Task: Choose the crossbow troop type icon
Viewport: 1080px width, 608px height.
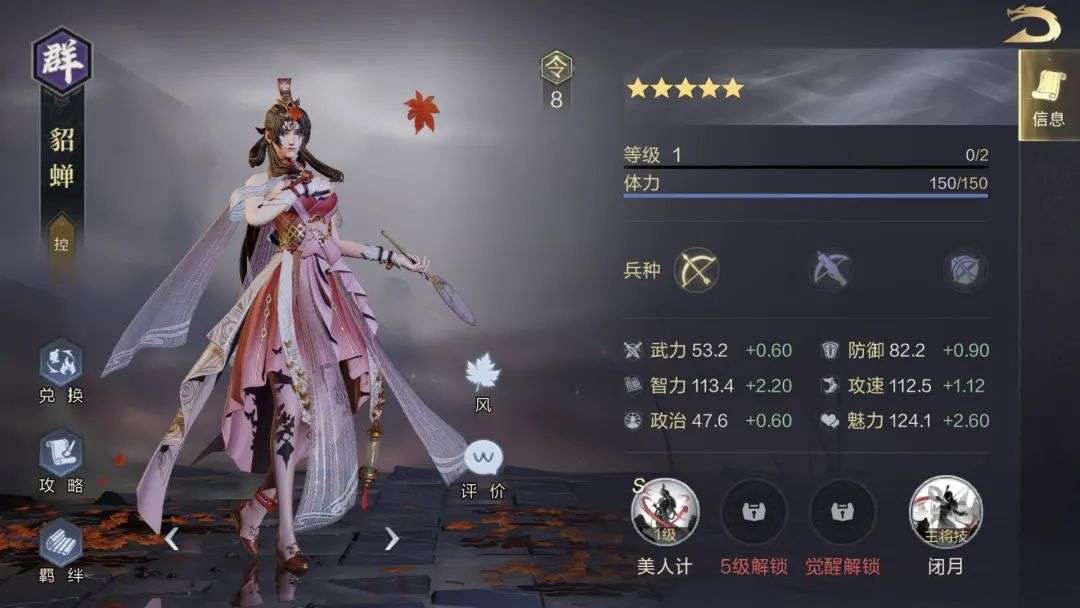Action: [831, 269]
